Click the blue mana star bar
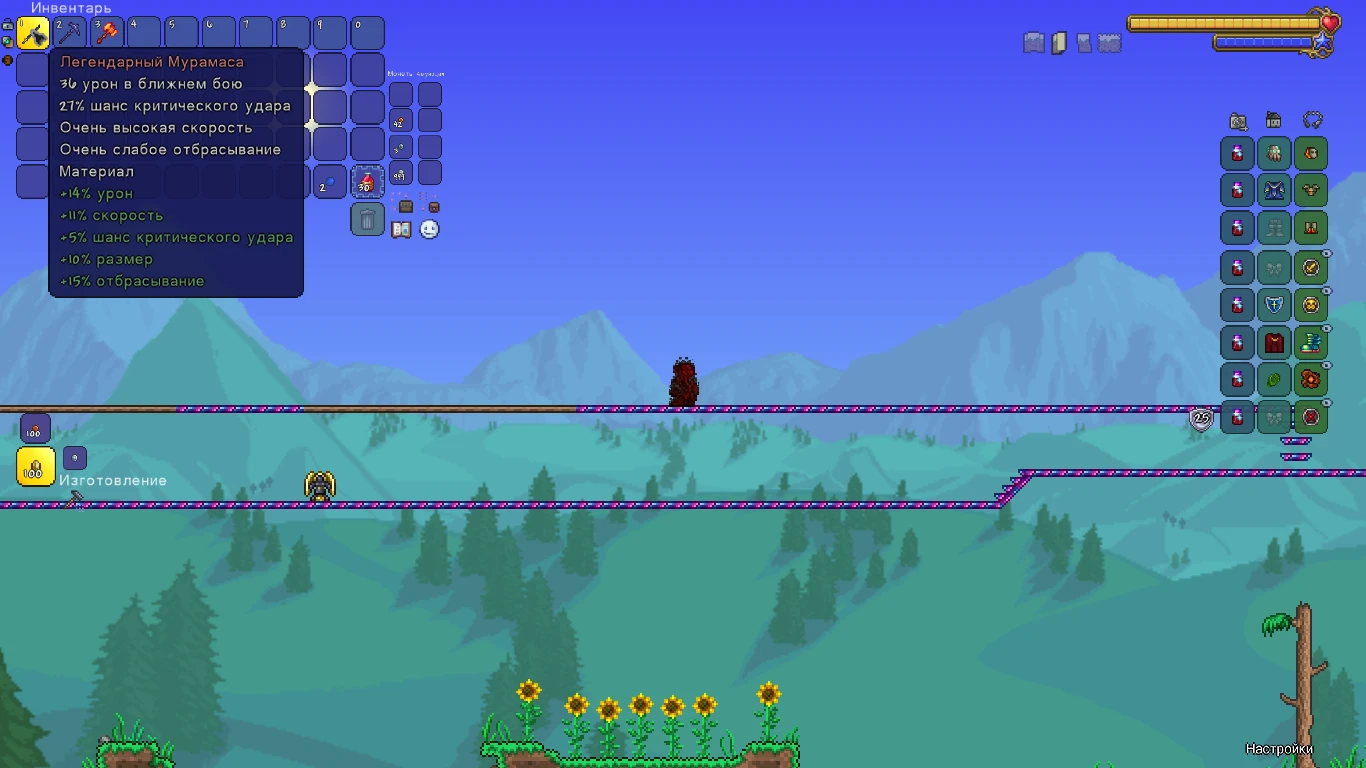 coord(1263,42)
